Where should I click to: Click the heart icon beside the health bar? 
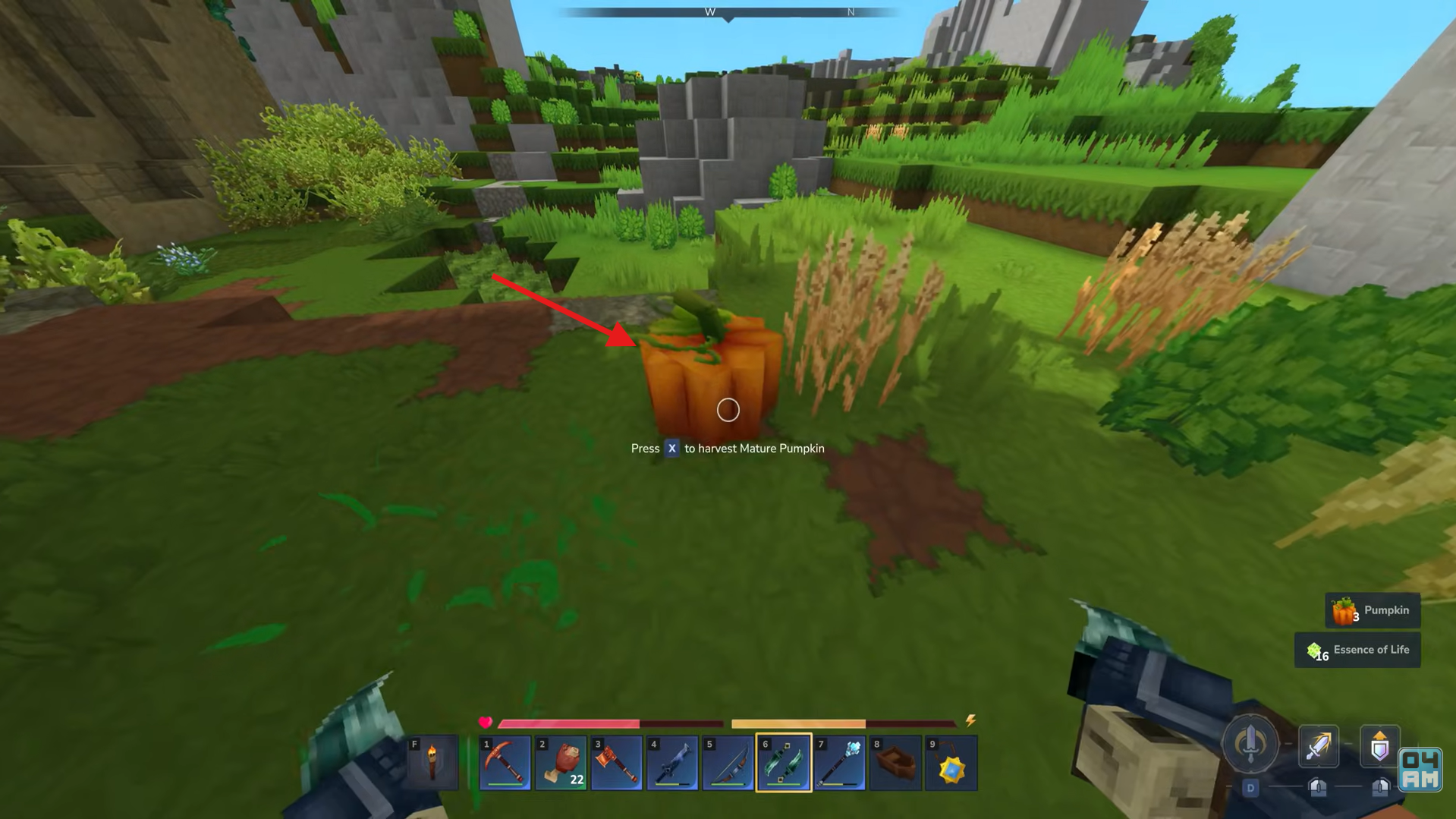click(x=486, y=723)
